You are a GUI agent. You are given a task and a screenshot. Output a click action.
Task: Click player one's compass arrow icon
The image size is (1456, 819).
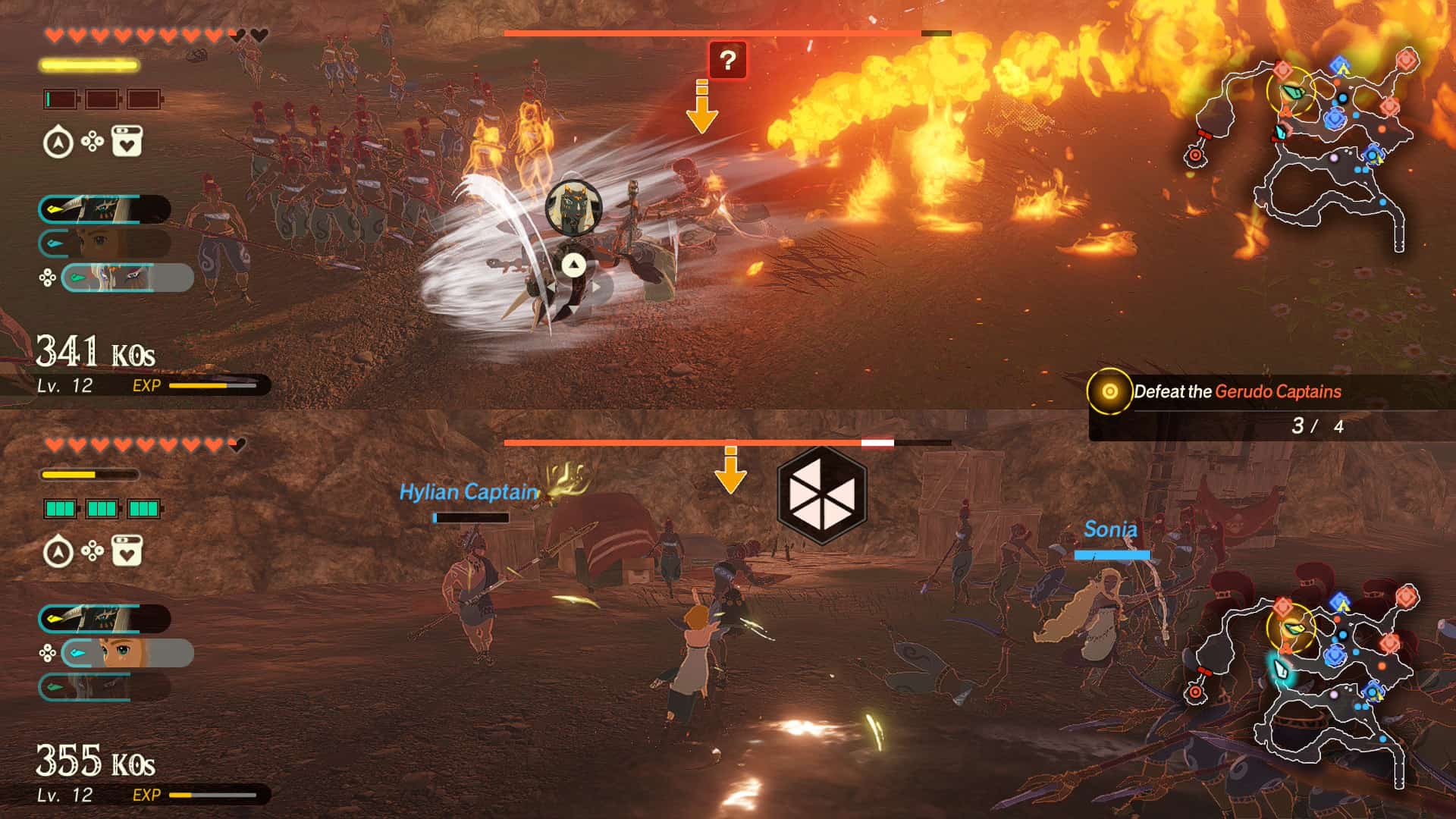coord(58,143)
